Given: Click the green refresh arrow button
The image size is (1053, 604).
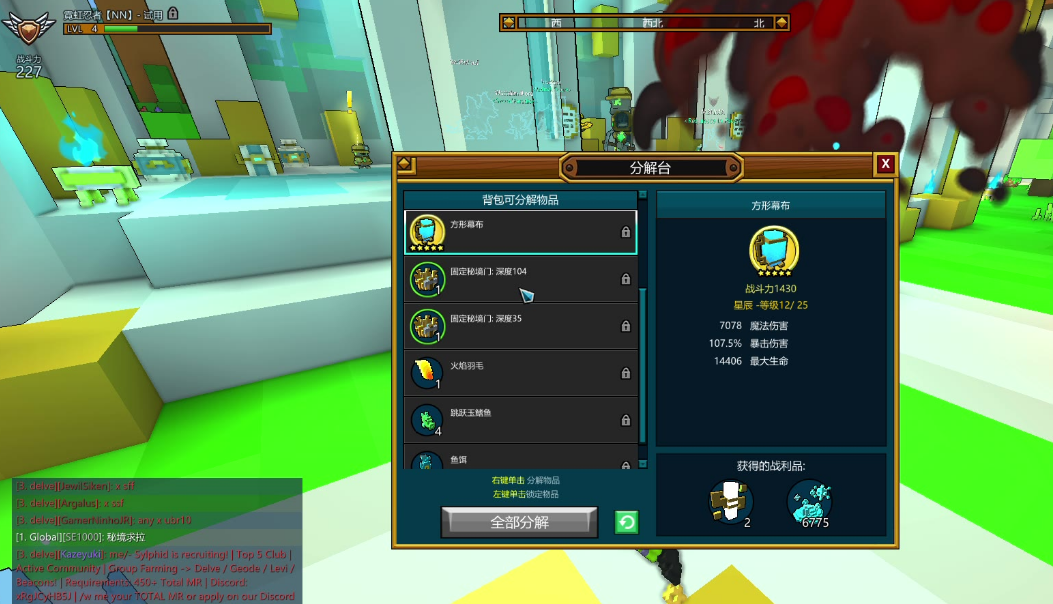Looking at the screenshot, I should pos(626,522).
